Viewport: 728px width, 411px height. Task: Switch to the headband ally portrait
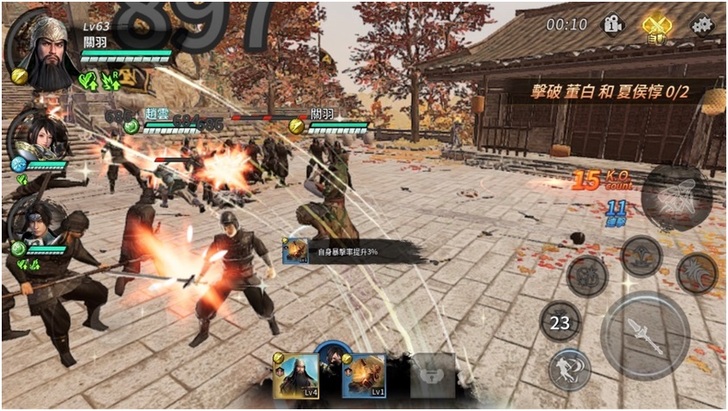point(36,225)
